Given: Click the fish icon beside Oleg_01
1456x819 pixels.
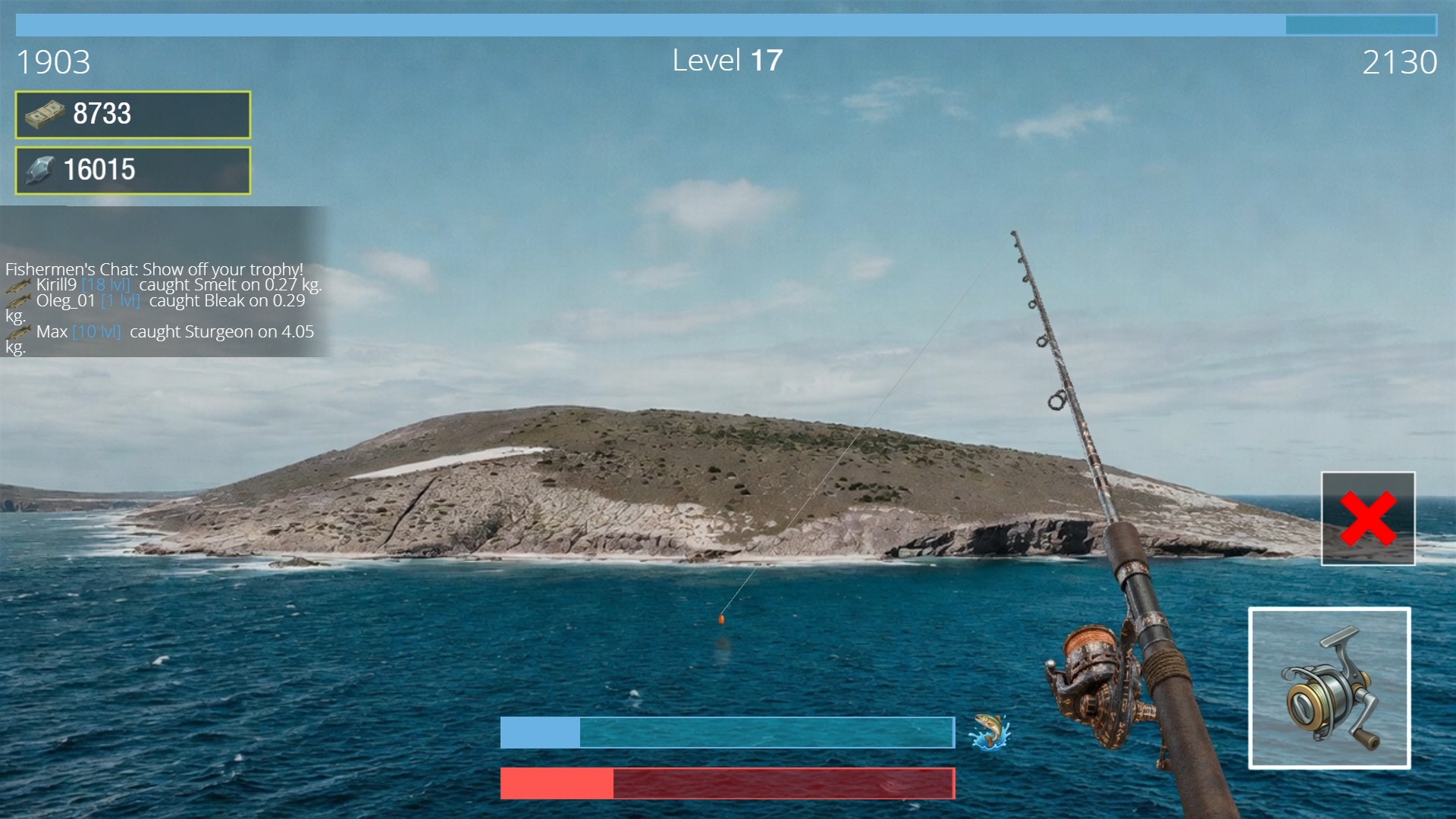Looking at the screenshot, I should coord(18,302).
